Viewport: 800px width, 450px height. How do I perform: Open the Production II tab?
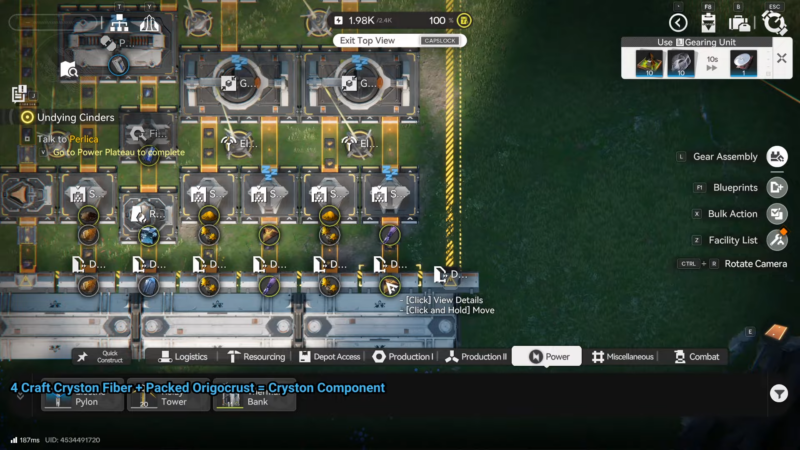click(476, 356)
